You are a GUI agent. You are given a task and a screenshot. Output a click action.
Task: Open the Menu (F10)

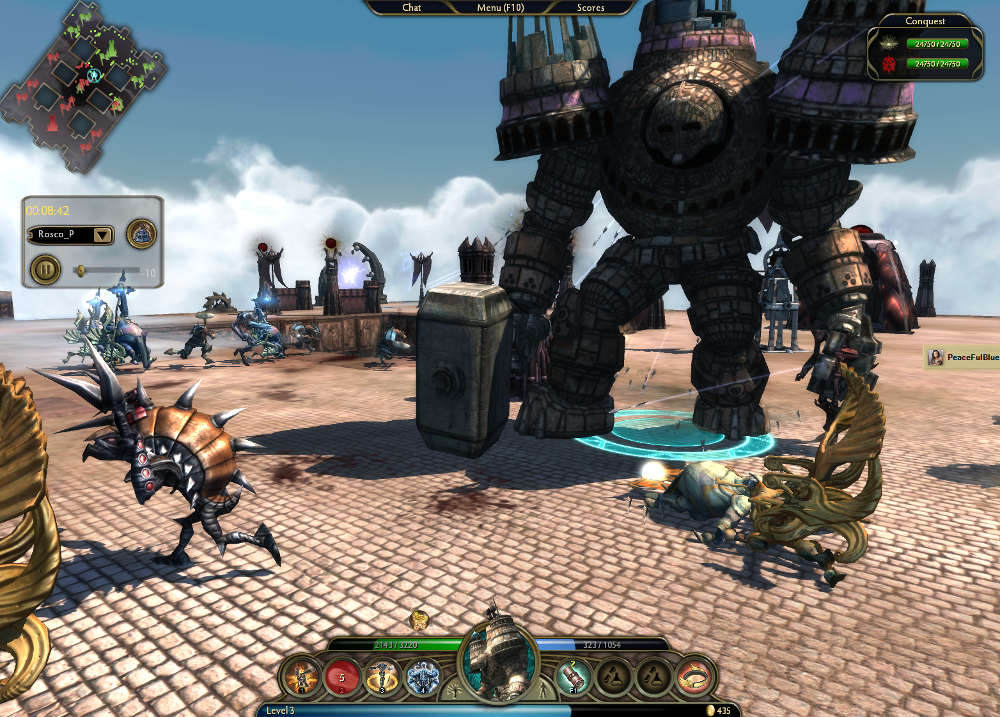(x=501, y=7)
